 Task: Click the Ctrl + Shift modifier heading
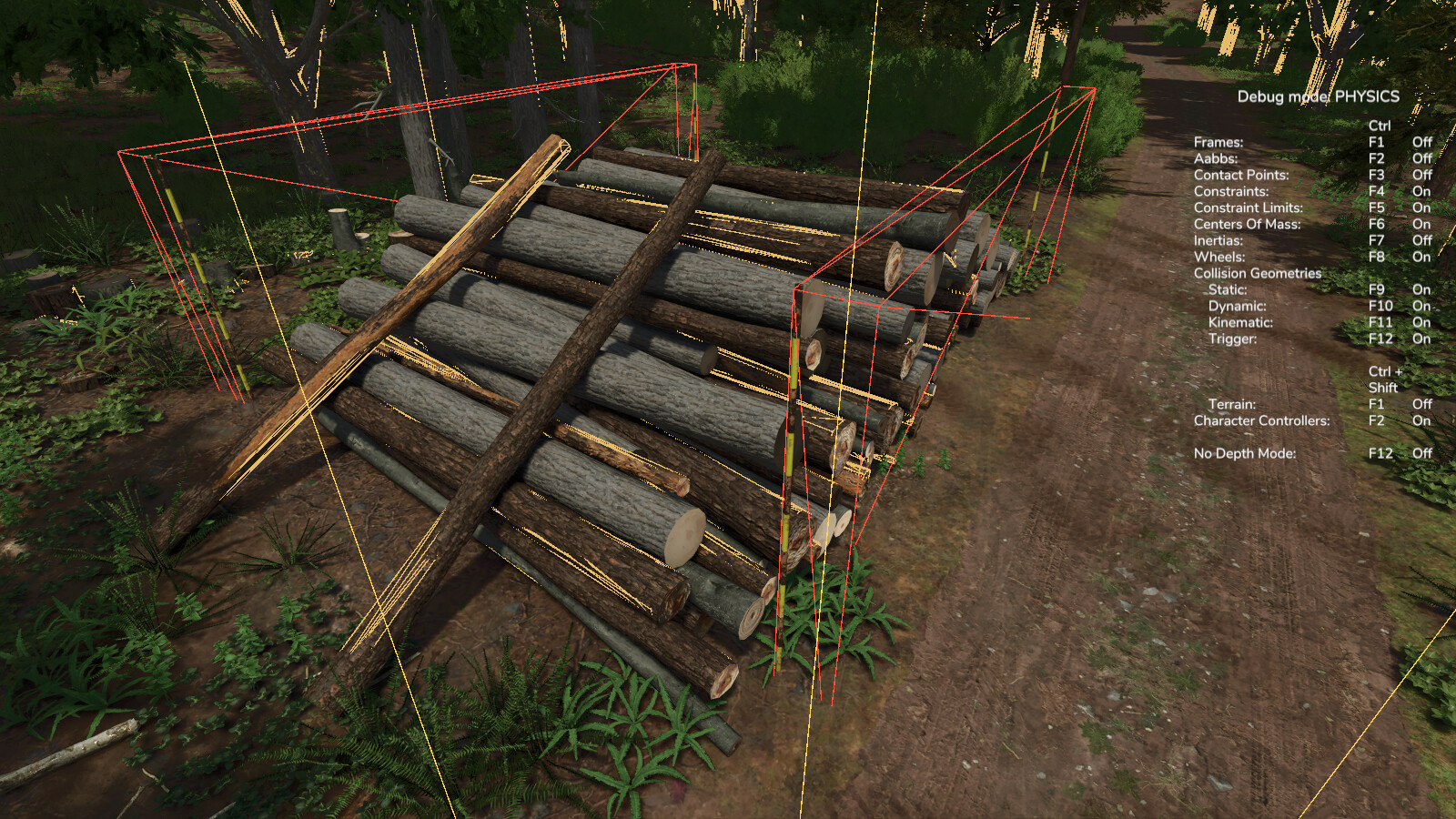pos(1383,379)
